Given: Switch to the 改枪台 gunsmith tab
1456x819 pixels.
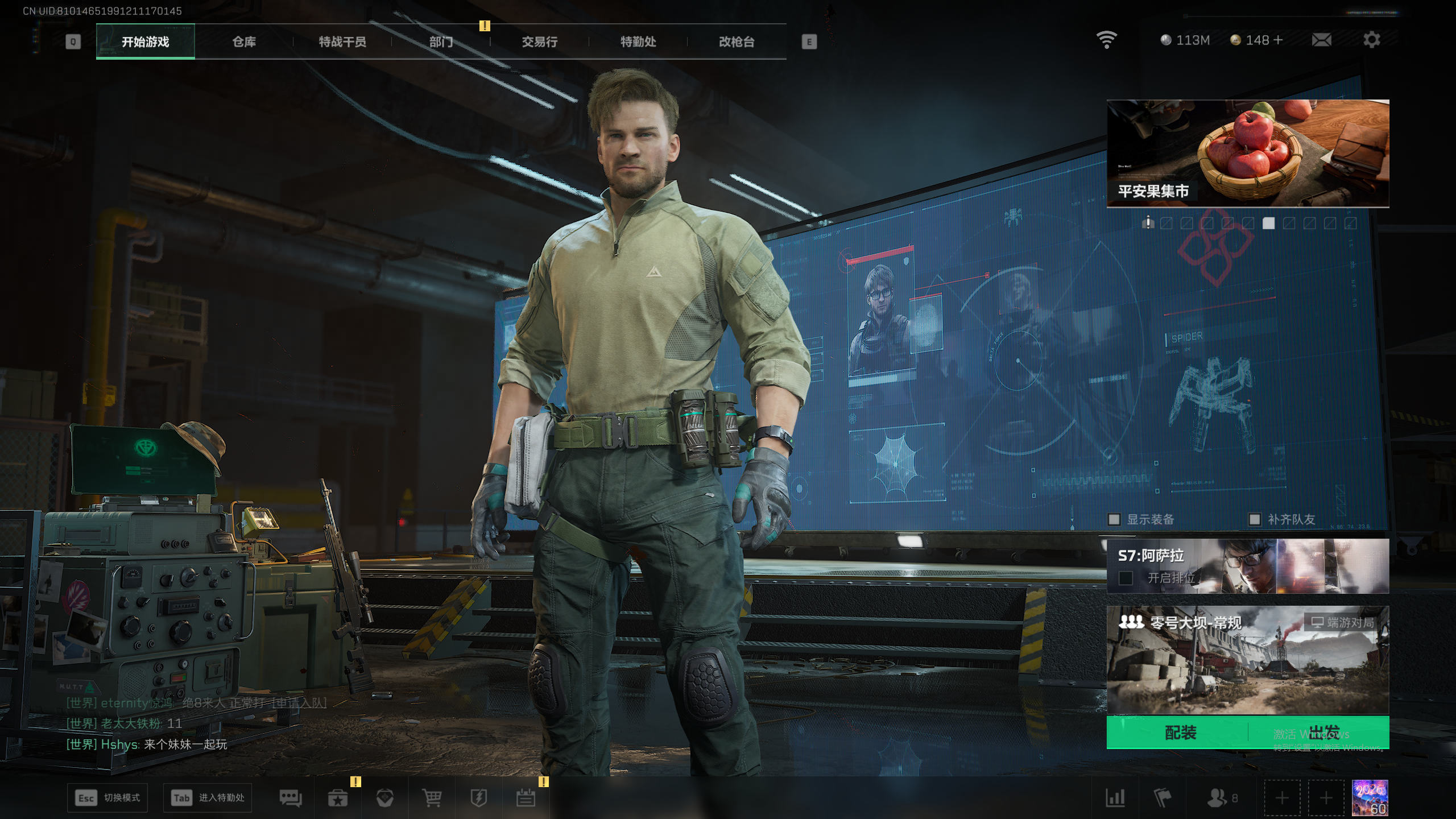Looking at the screenshot, I should coord(737,42).
